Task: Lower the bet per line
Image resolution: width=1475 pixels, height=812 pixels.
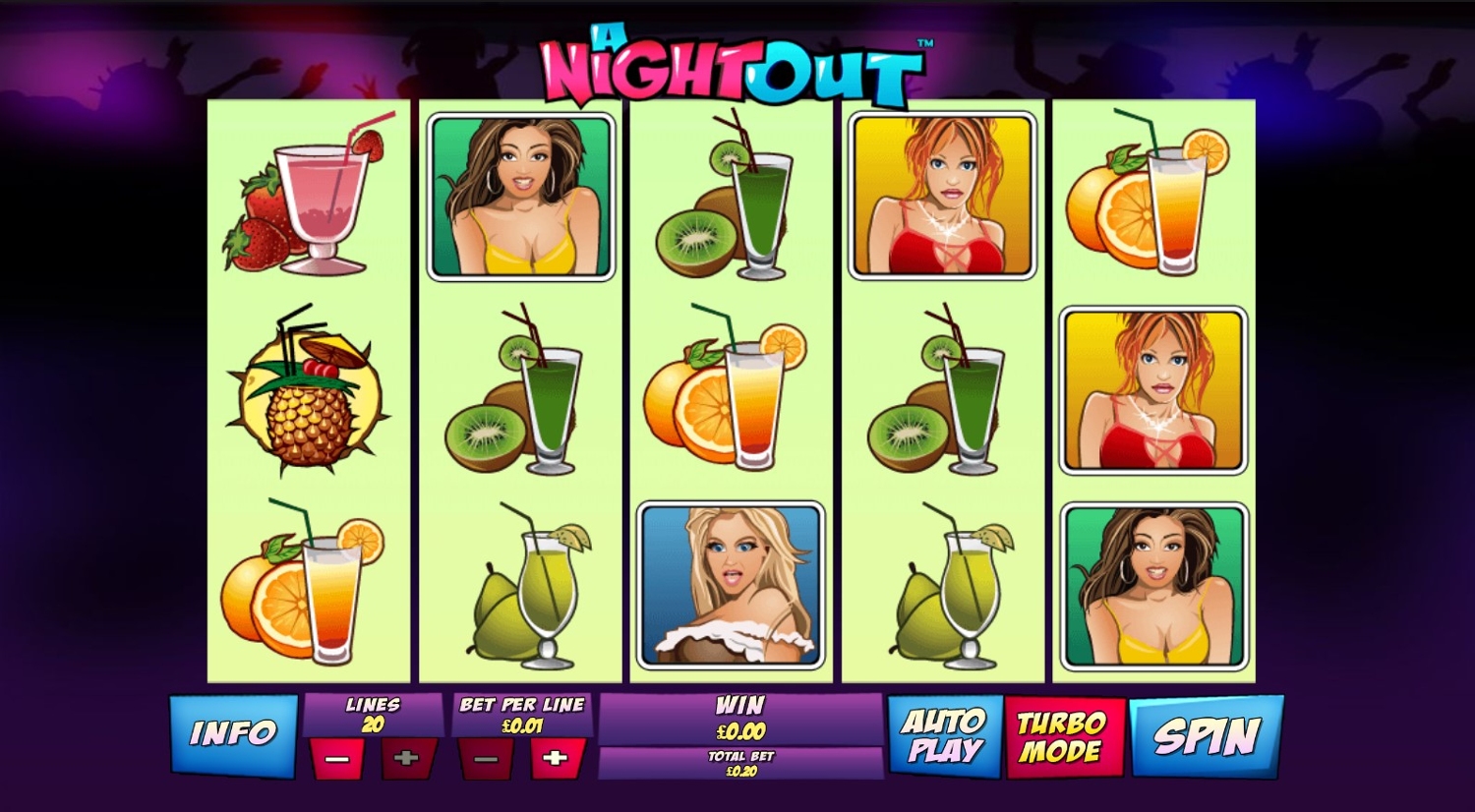Action: coord(486,759)
